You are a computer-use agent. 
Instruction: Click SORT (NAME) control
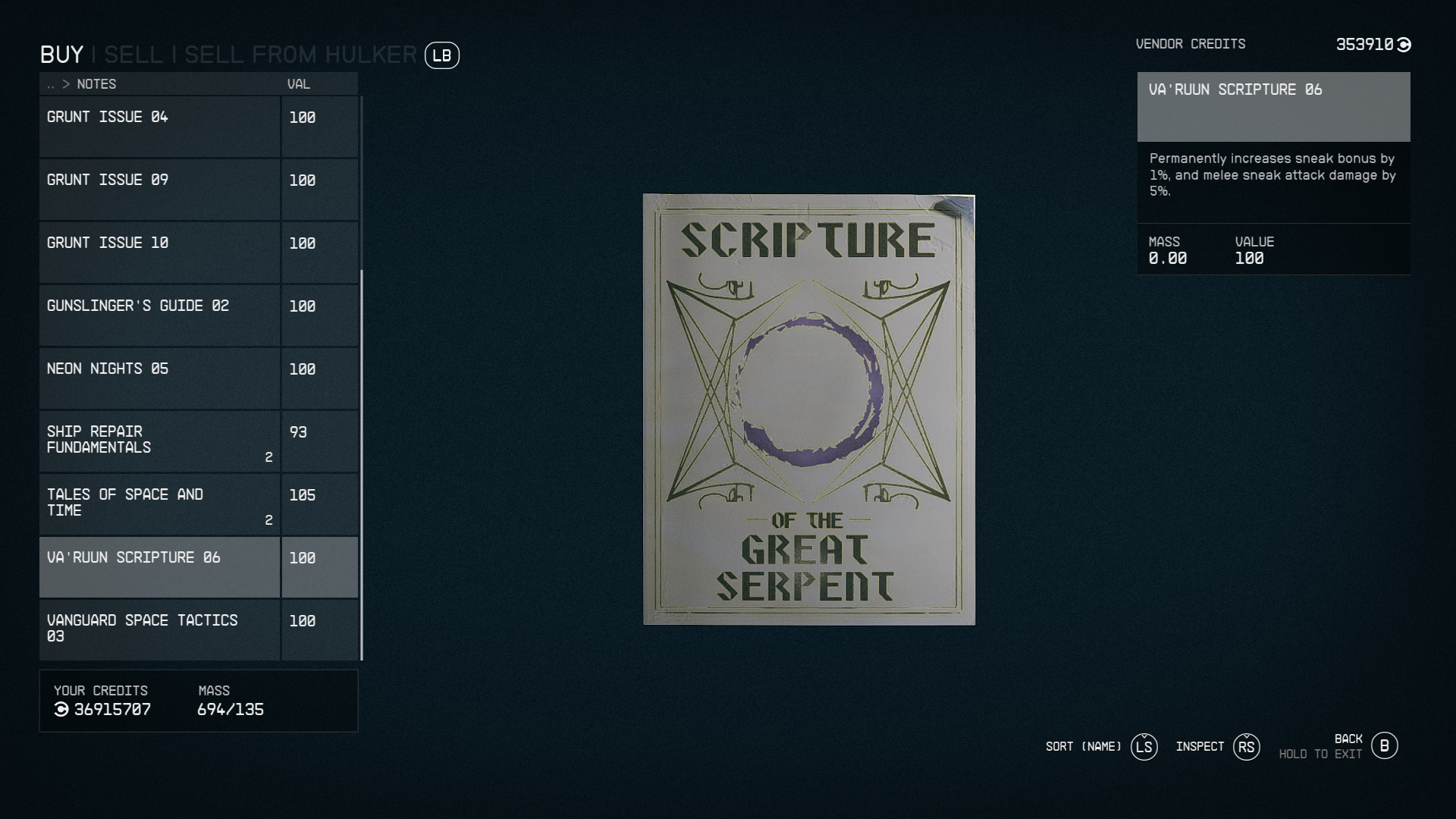(1082, 747)
